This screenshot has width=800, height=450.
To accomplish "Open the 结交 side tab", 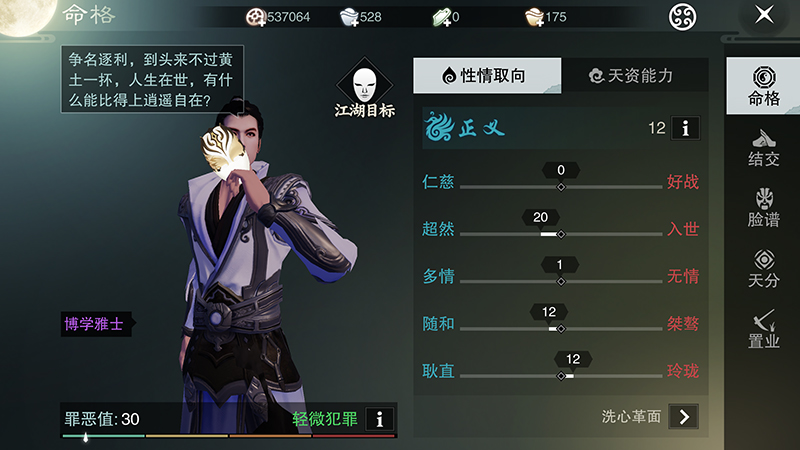I will pyautogui.click(x=763, y=148).
